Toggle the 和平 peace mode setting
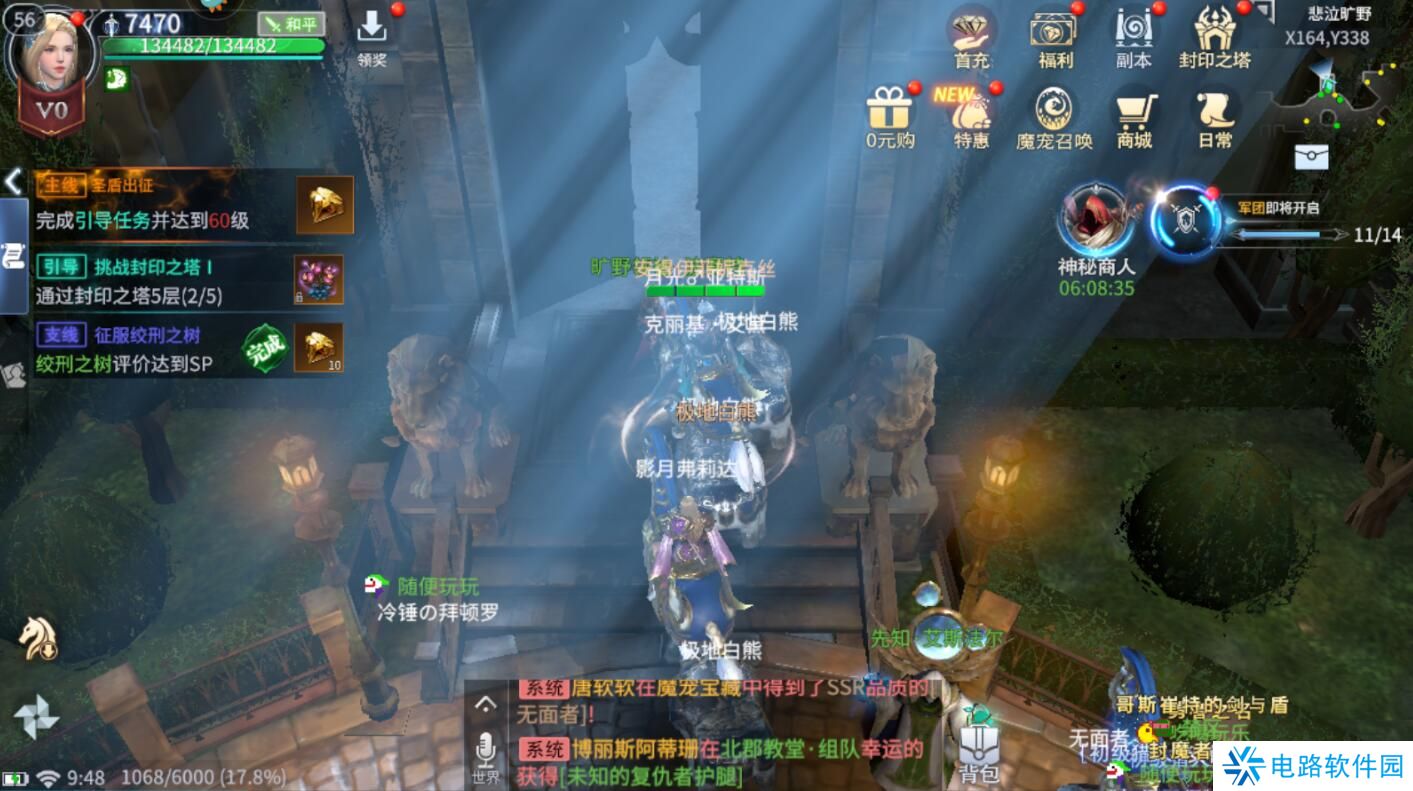This screenshot has height=791, width=1413. (290, 22)
